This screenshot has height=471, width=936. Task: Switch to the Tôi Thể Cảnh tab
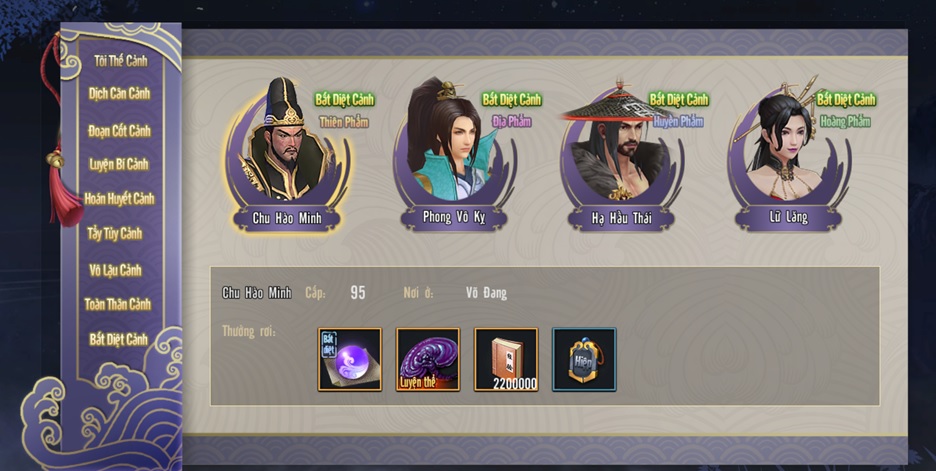click(x=120, y=61)
